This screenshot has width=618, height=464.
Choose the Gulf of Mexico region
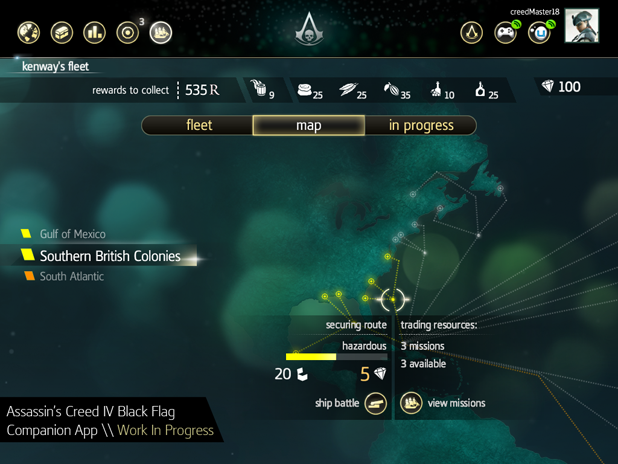(72, 234)
